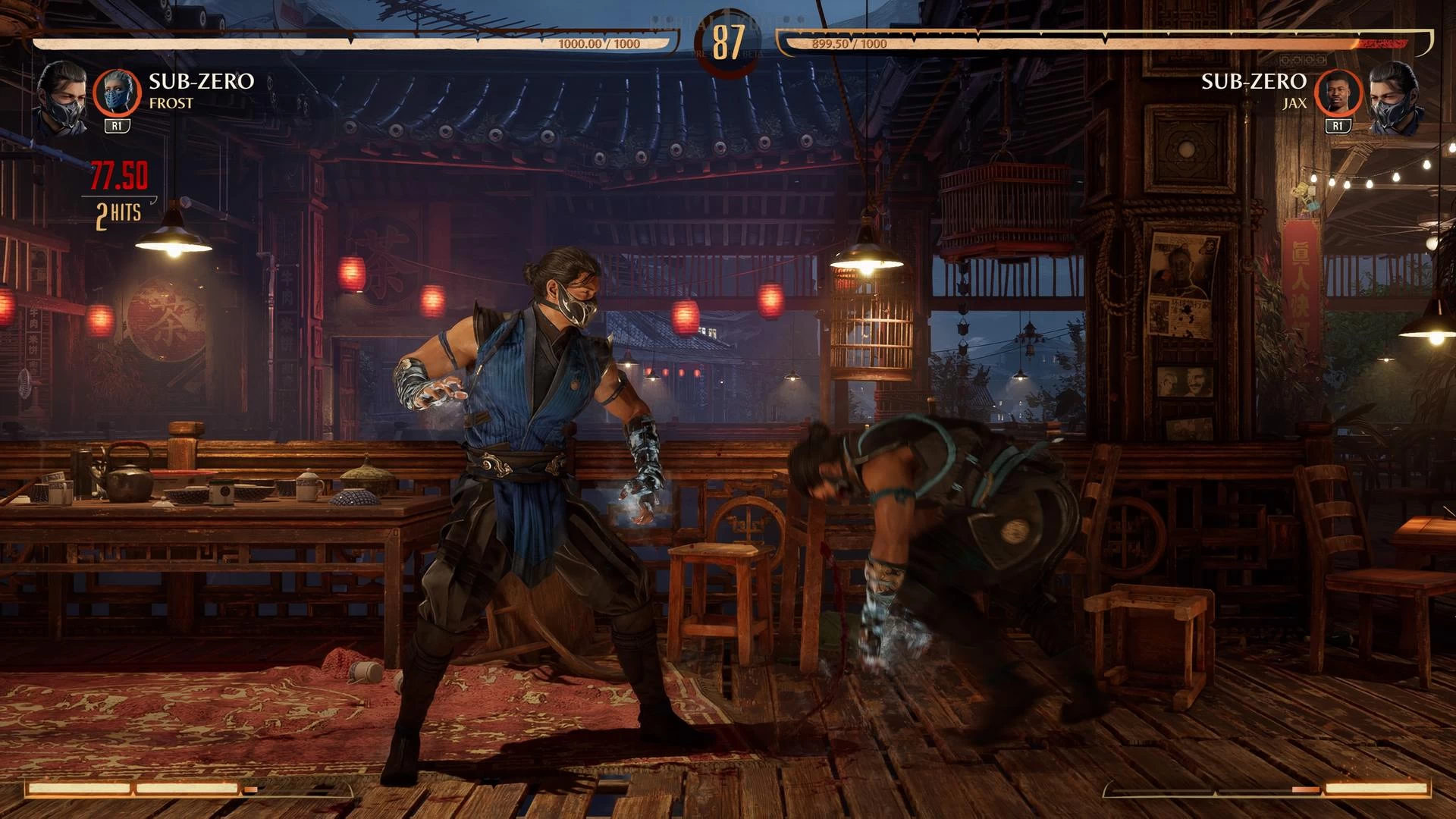Select the Frost kameo icon
Screen dimensions: 1456x819
[117, 93]
